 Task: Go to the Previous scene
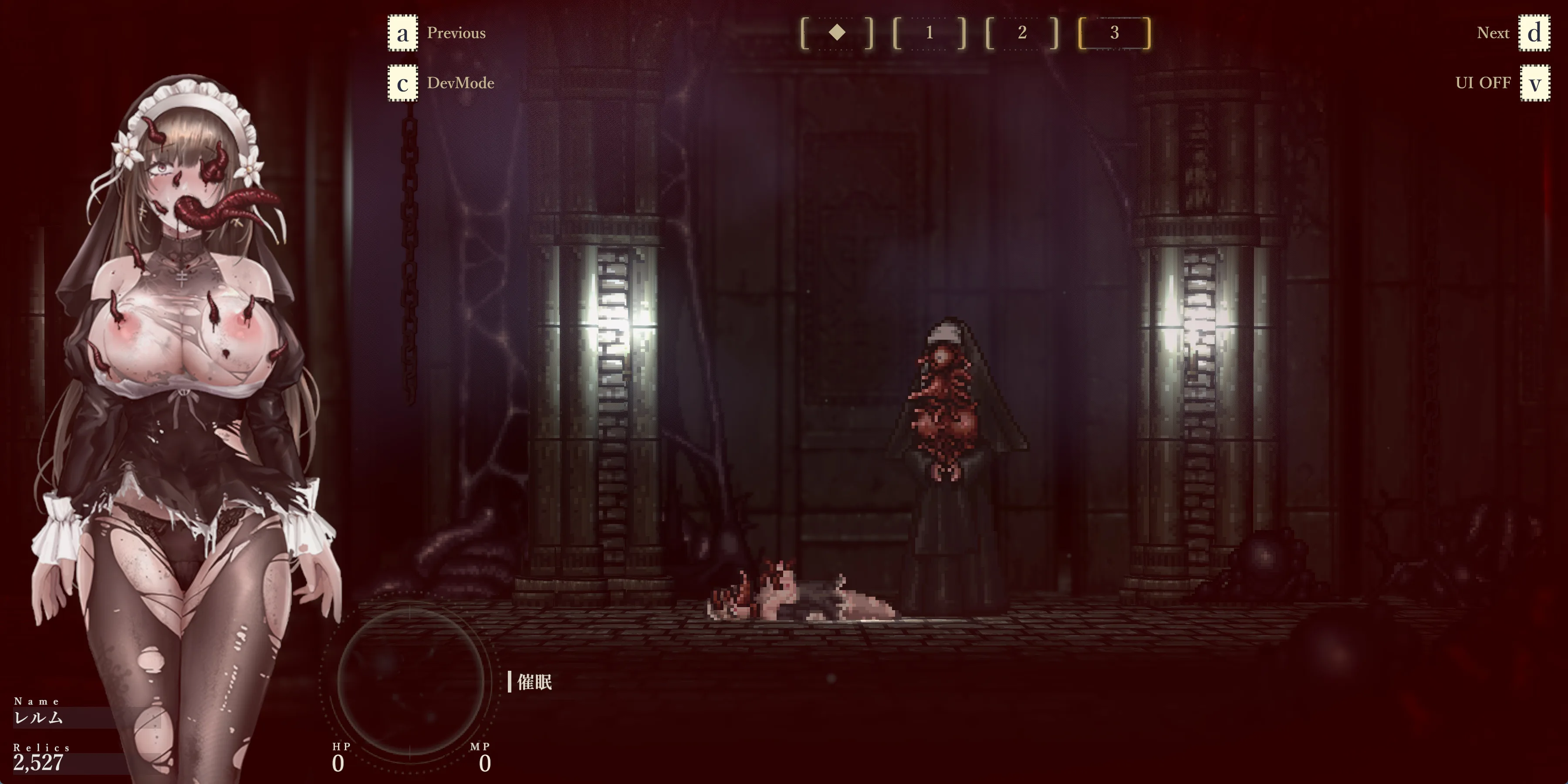coord(455,33)
